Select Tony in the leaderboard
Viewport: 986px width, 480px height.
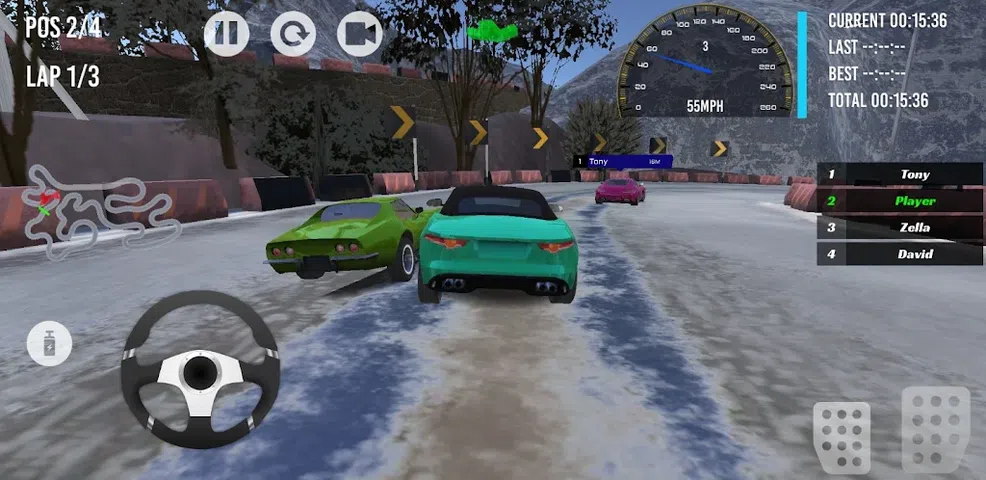click(x=900, y=174)
